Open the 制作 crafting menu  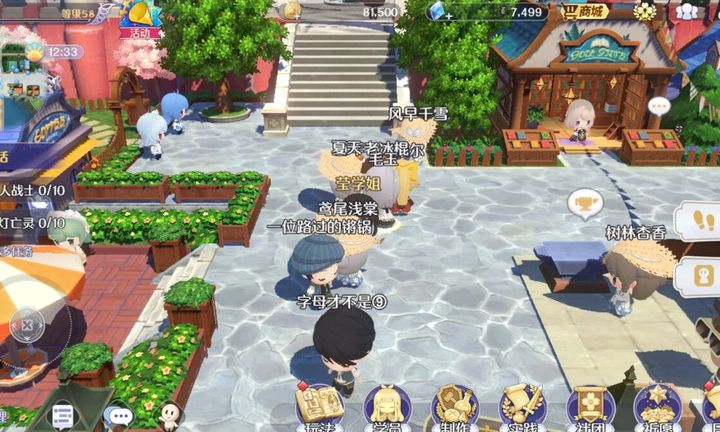[455, 407]
